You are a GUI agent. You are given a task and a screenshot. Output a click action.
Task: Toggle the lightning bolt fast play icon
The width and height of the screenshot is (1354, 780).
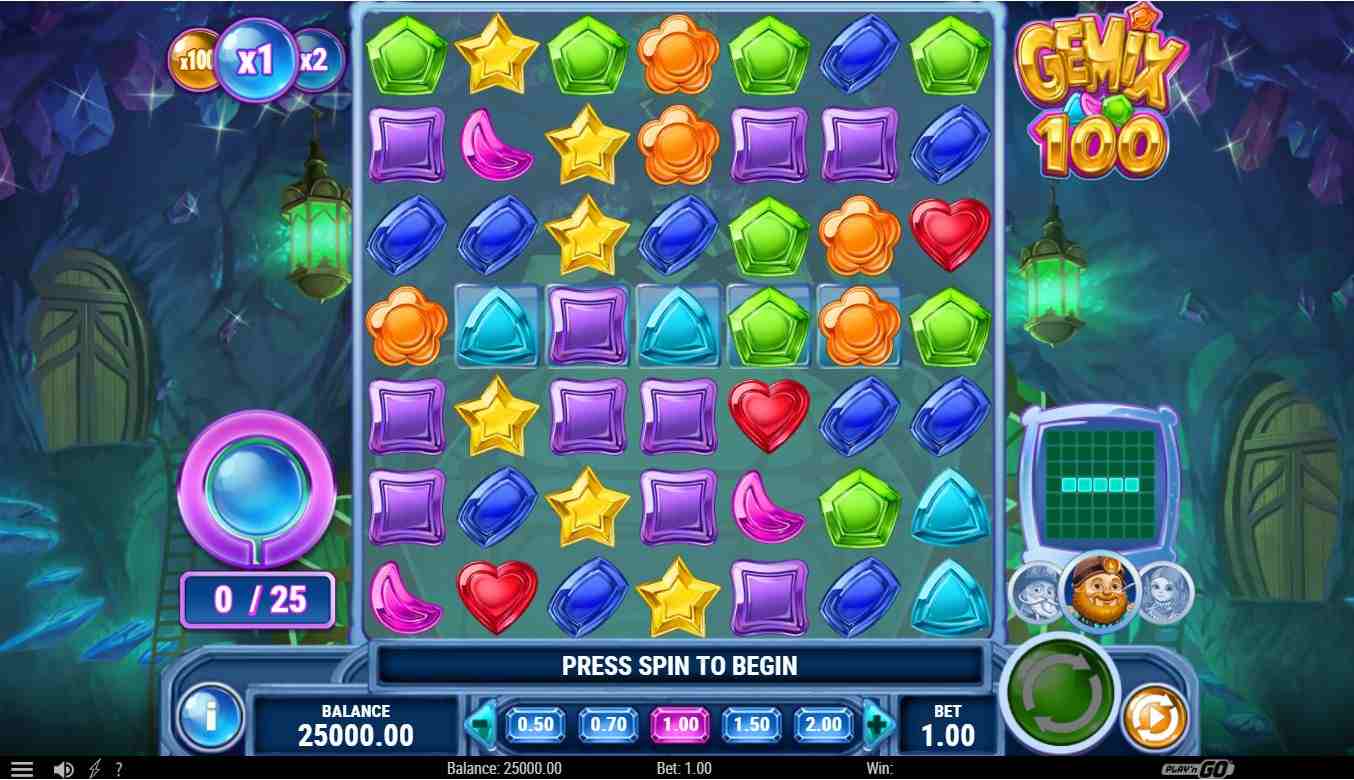click(94, 769)
